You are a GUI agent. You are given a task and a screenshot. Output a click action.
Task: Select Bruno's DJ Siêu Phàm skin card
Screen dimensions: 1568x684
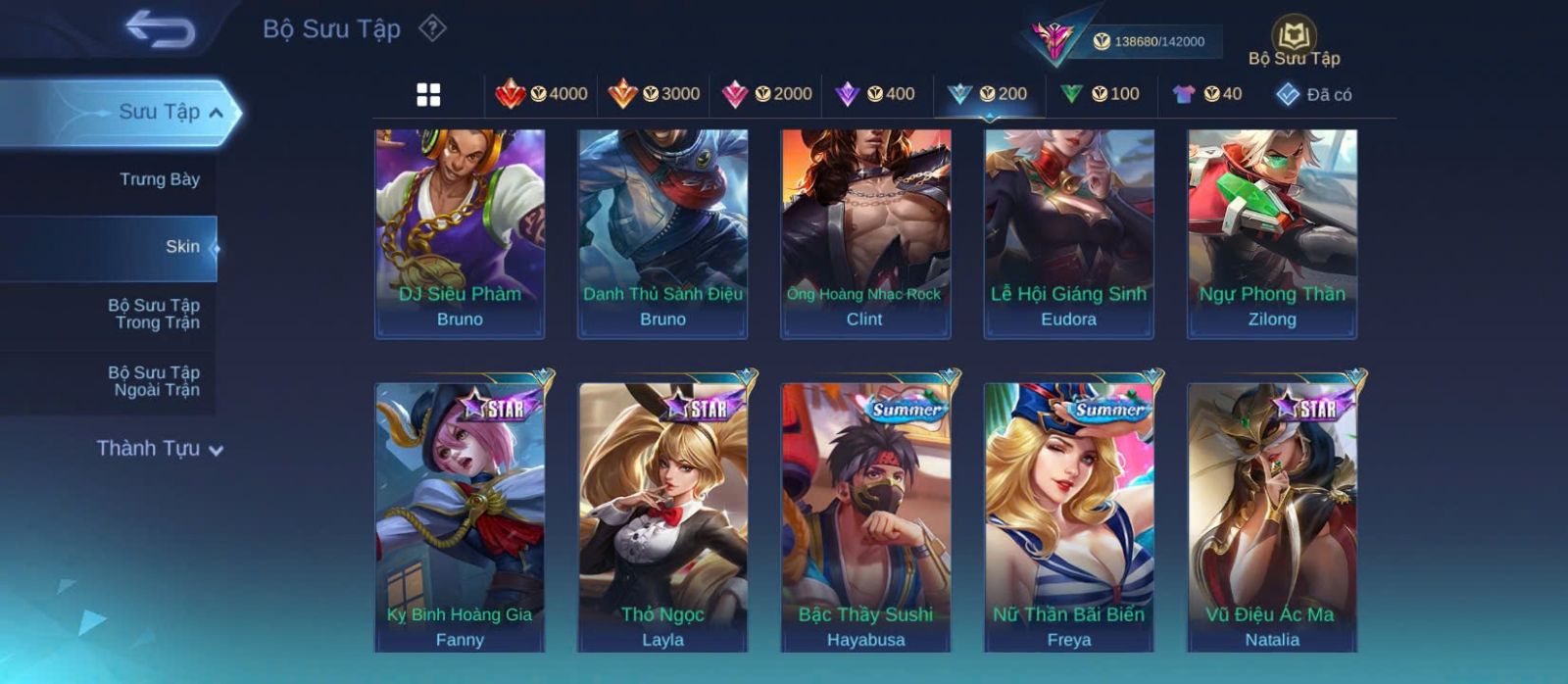tap(460, 233)
